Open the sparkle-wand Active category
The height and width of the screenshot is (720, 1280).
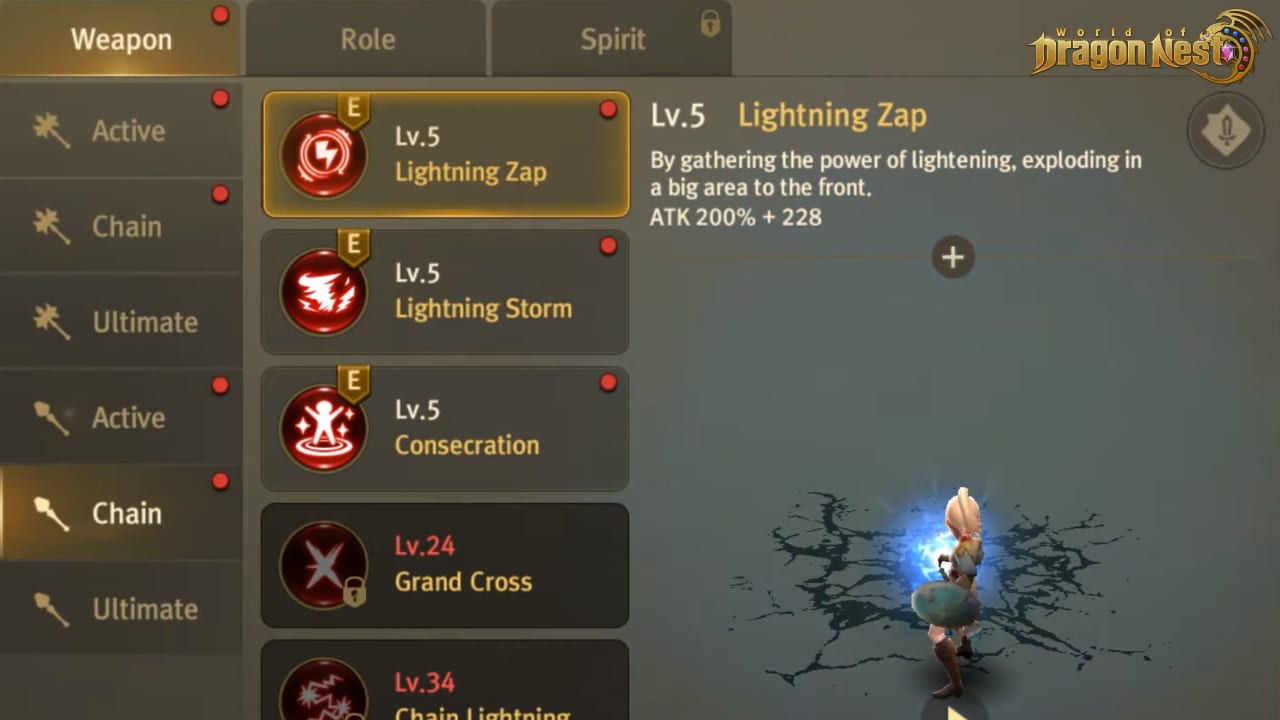120,131
